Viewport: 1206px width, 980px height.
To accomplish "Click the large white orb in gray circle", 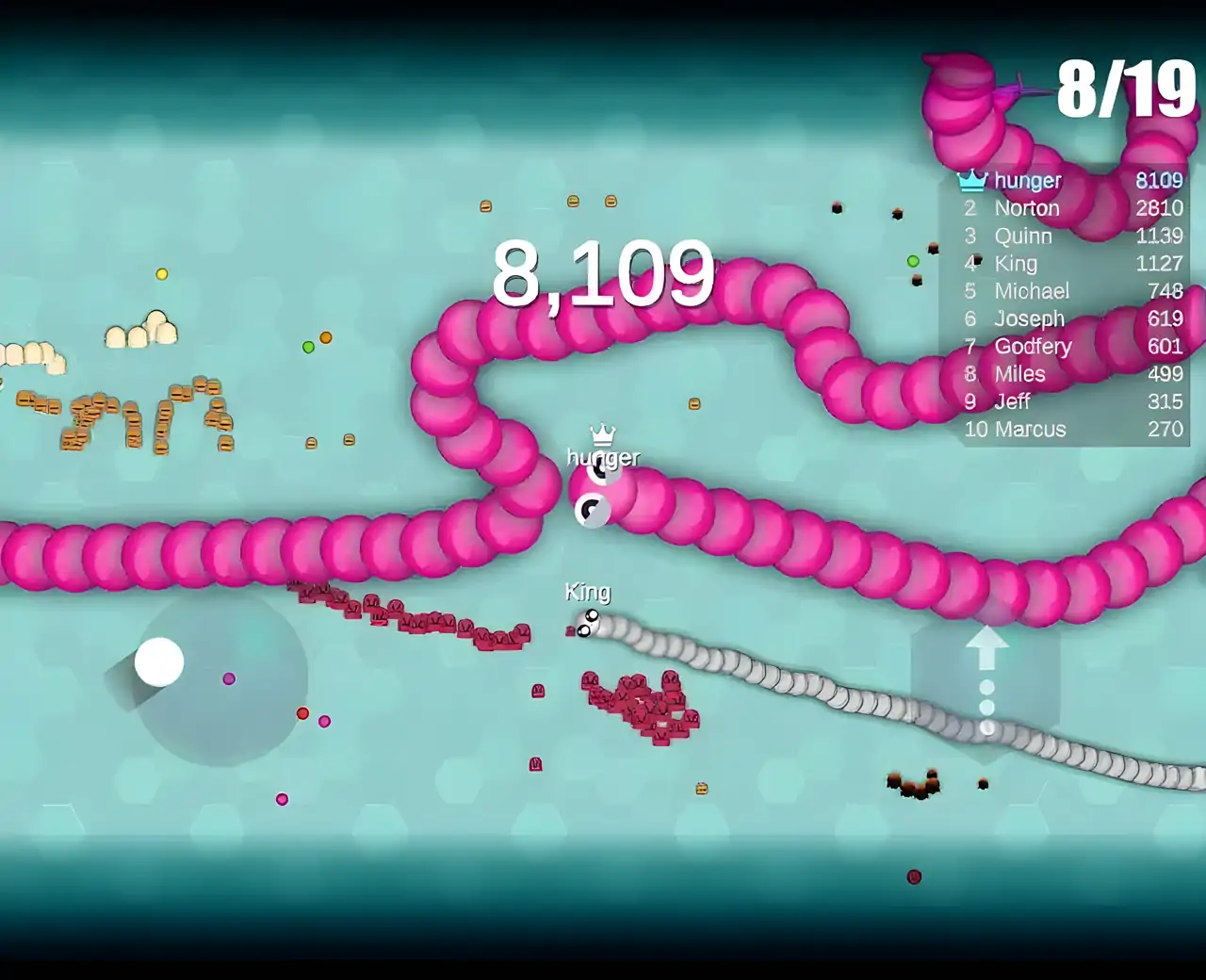I will pyautogui.click(x=160, y=662).
